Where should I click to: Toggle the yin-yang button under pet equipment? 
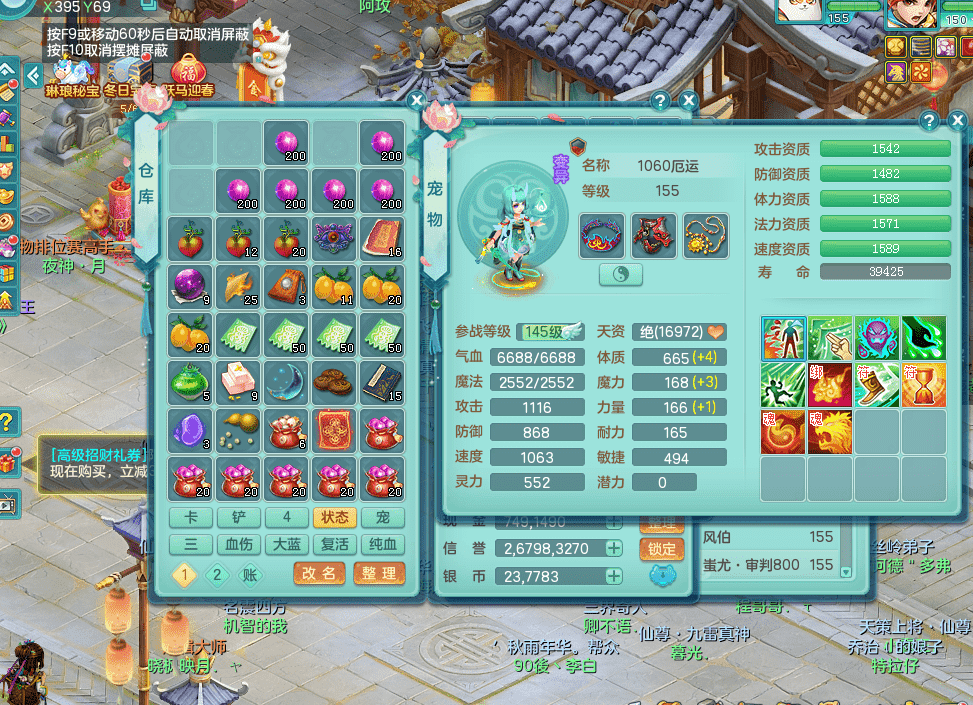coord(621,275)
